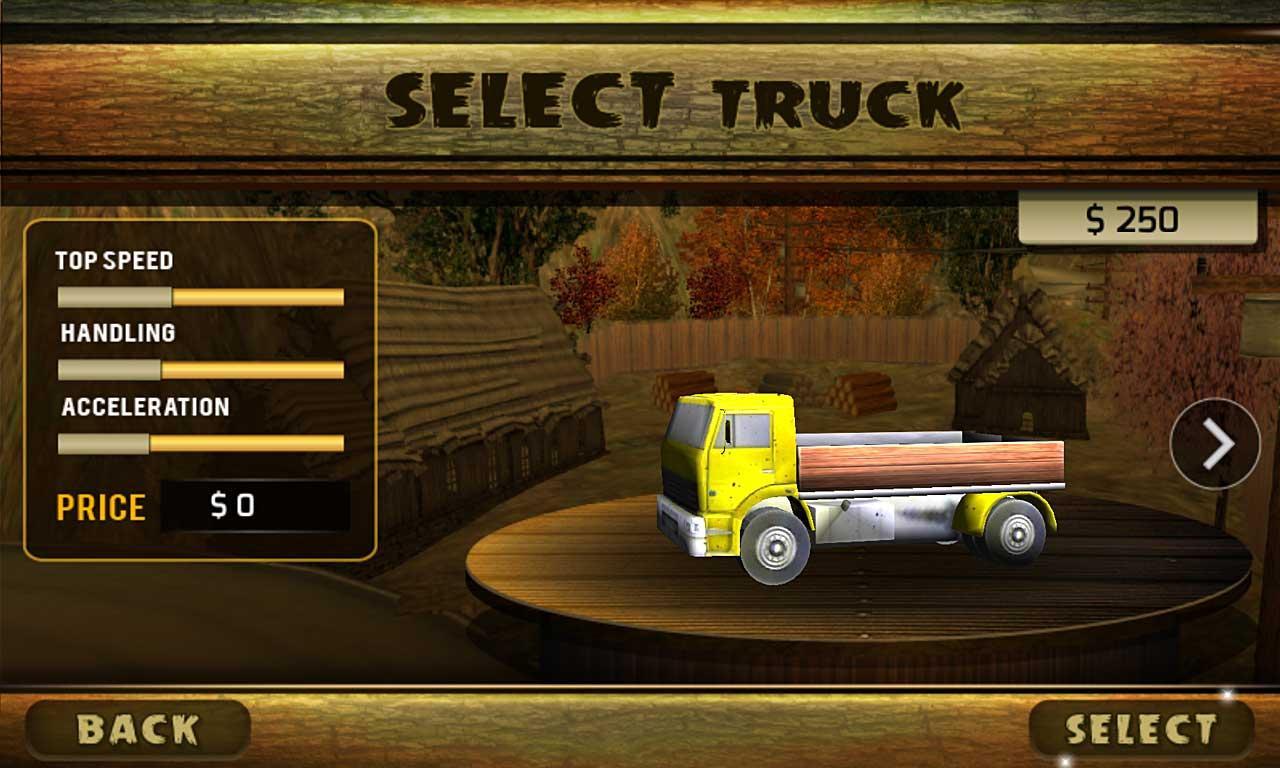
Task: Tap the $250 price badge
Action: [x=1135, y=215]
